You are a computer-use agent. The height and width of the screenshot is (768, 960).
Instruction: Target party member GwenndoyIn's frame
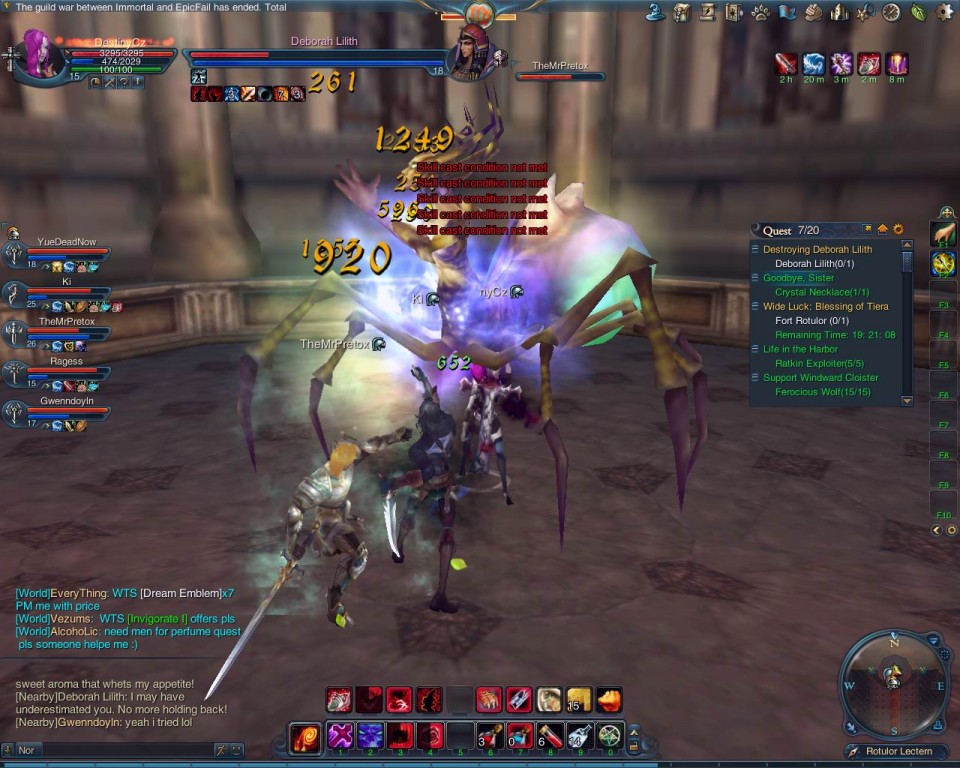60,412
